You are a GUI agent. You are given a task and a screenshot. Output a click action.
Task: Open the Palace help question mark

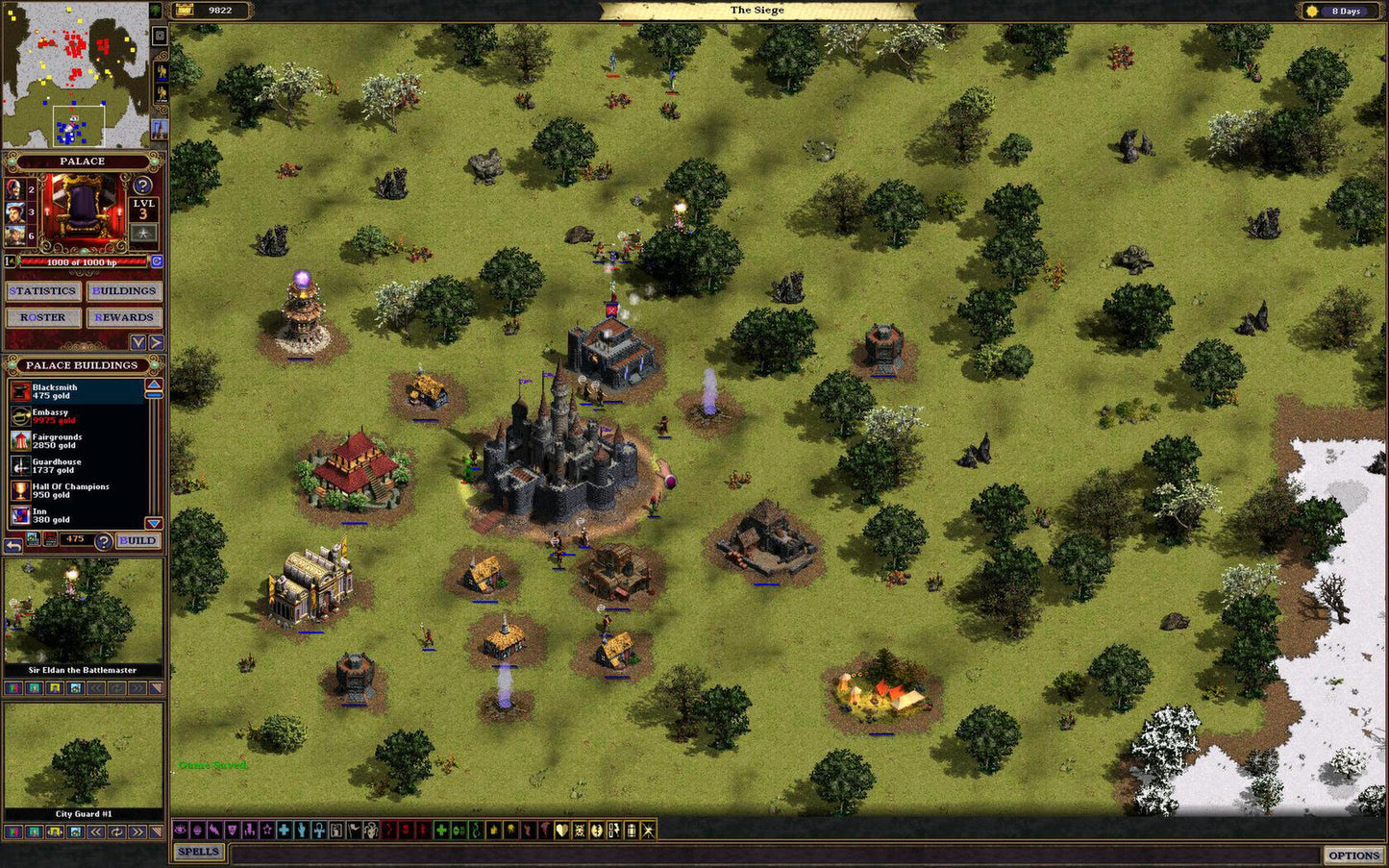click(x=142, y=186)
